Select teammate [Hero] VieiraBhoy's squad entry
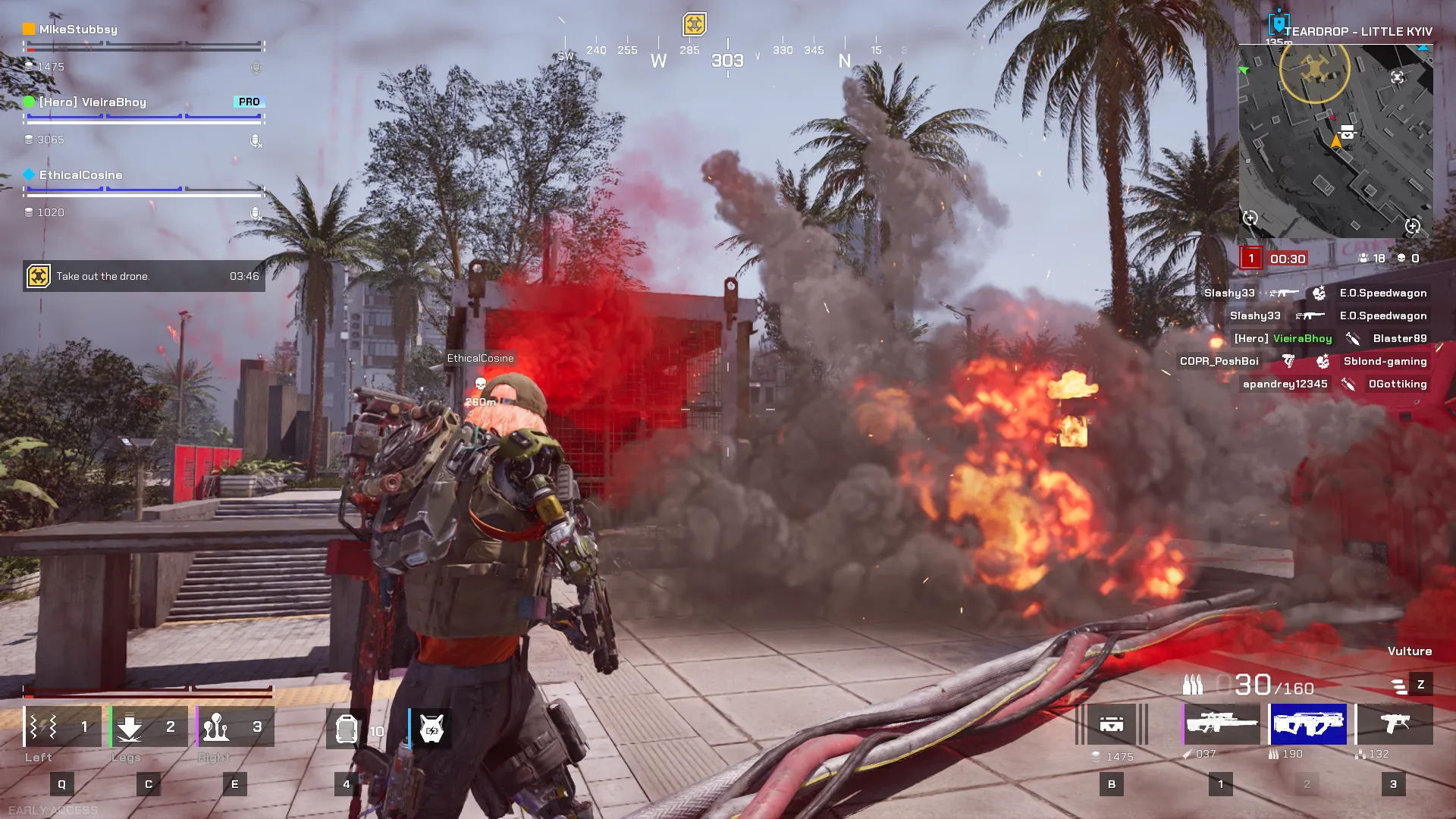This screenshot has height=819, width=1456. pyautogui.click(x=93, y=102)
